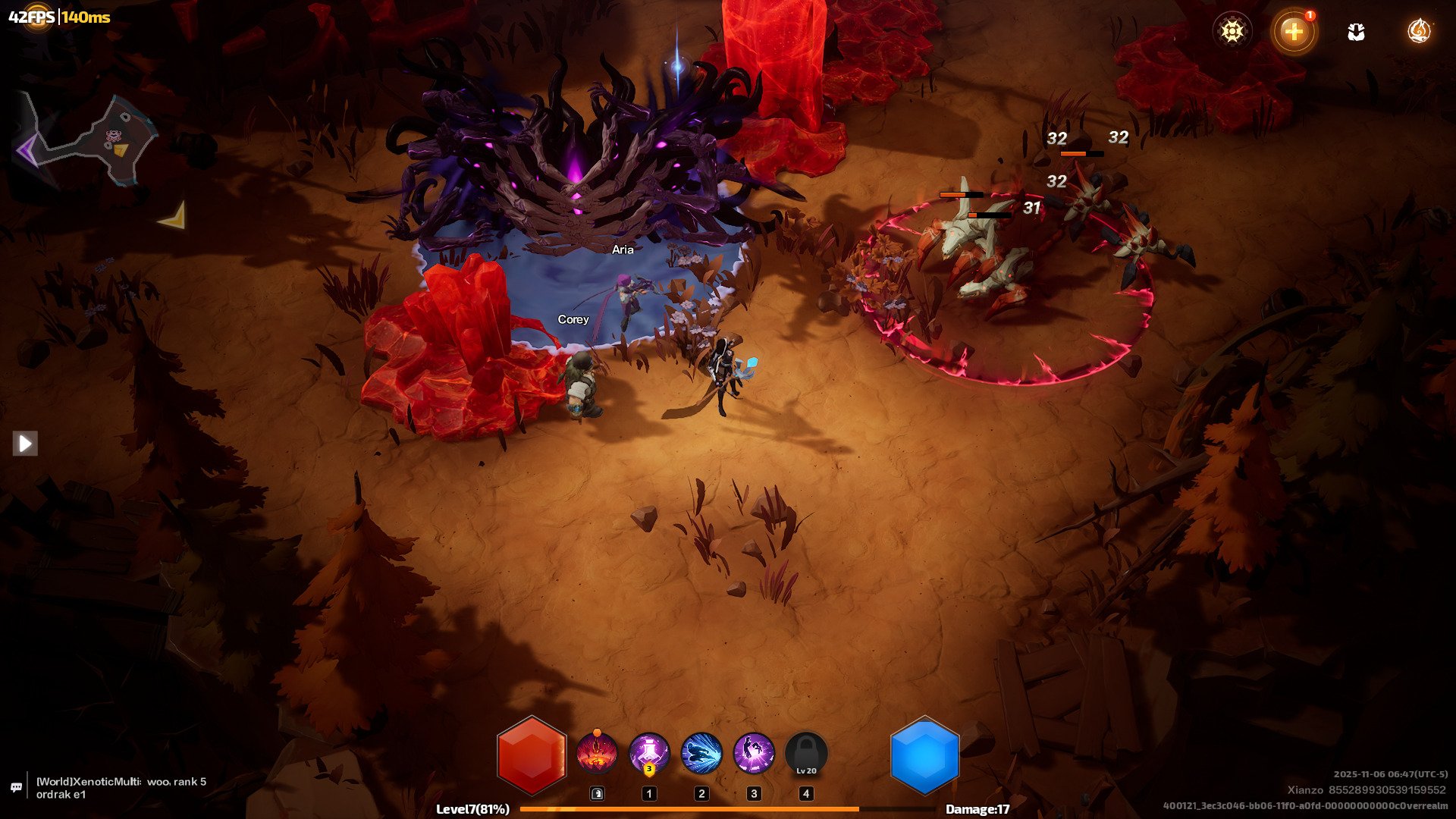
Task: Click the glowing plus button with notification
Action: tap(1294, 31)
